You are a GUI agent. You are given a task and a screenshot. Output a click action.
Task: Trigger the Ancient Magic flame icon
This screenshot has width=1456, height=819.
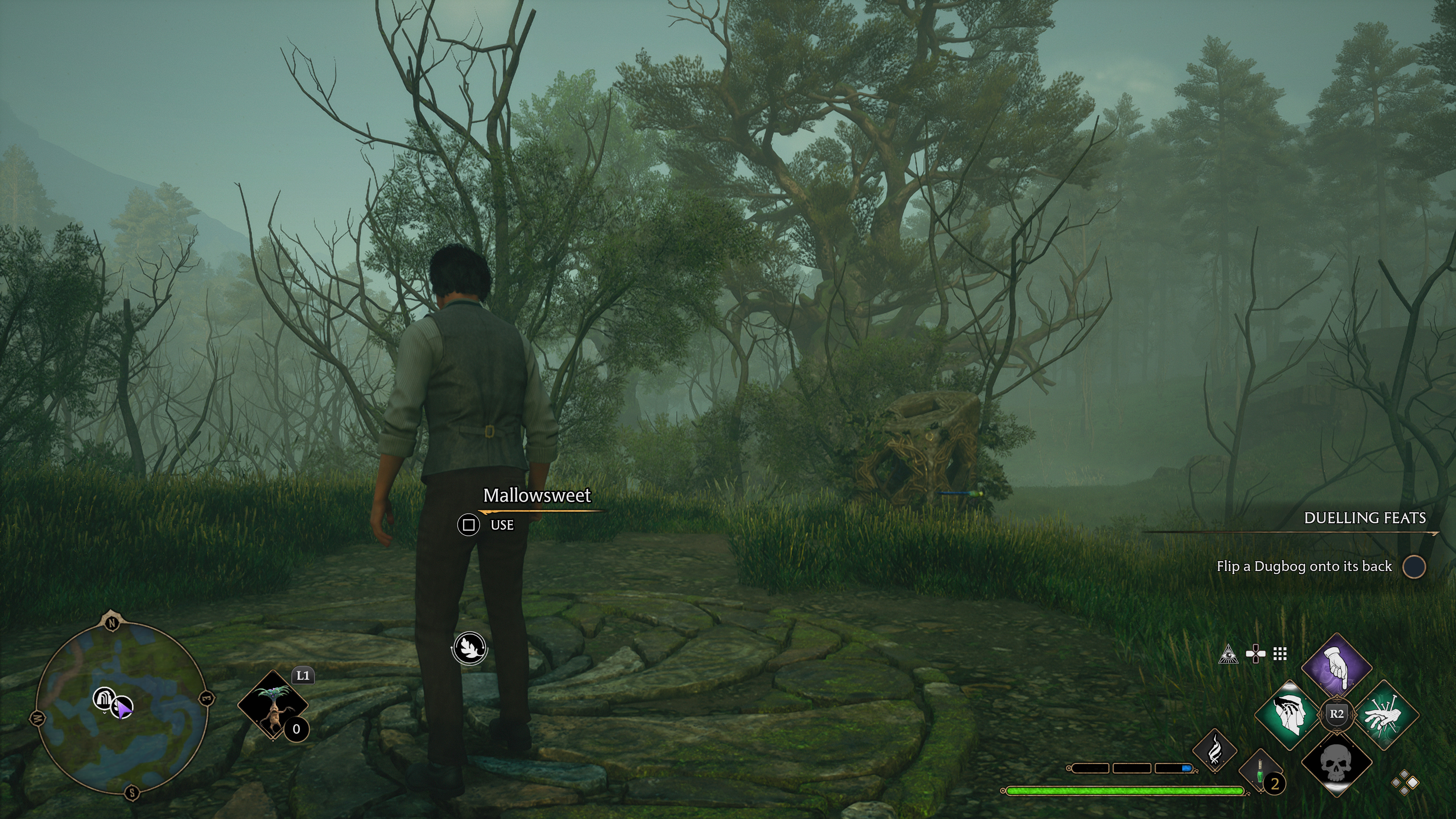coord(1214,751)
